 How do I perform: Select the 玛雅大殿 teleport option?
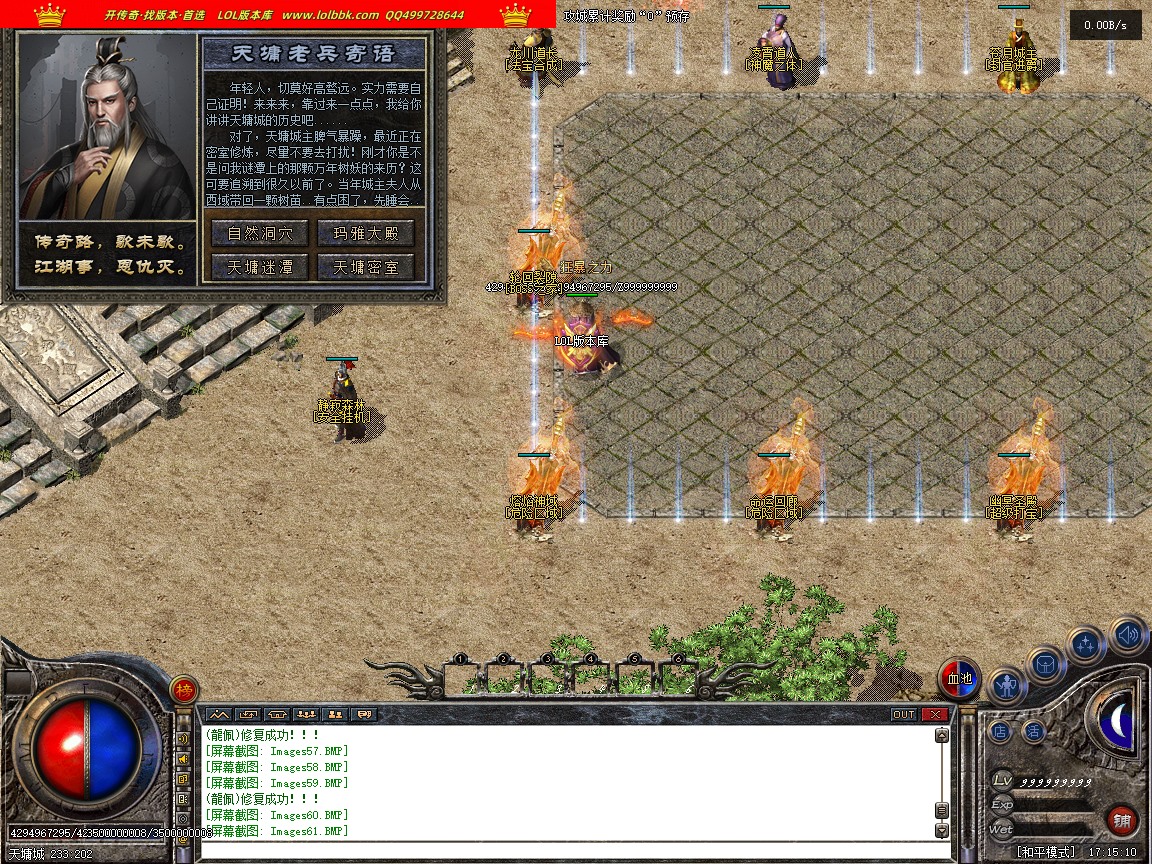pos(365,234)
